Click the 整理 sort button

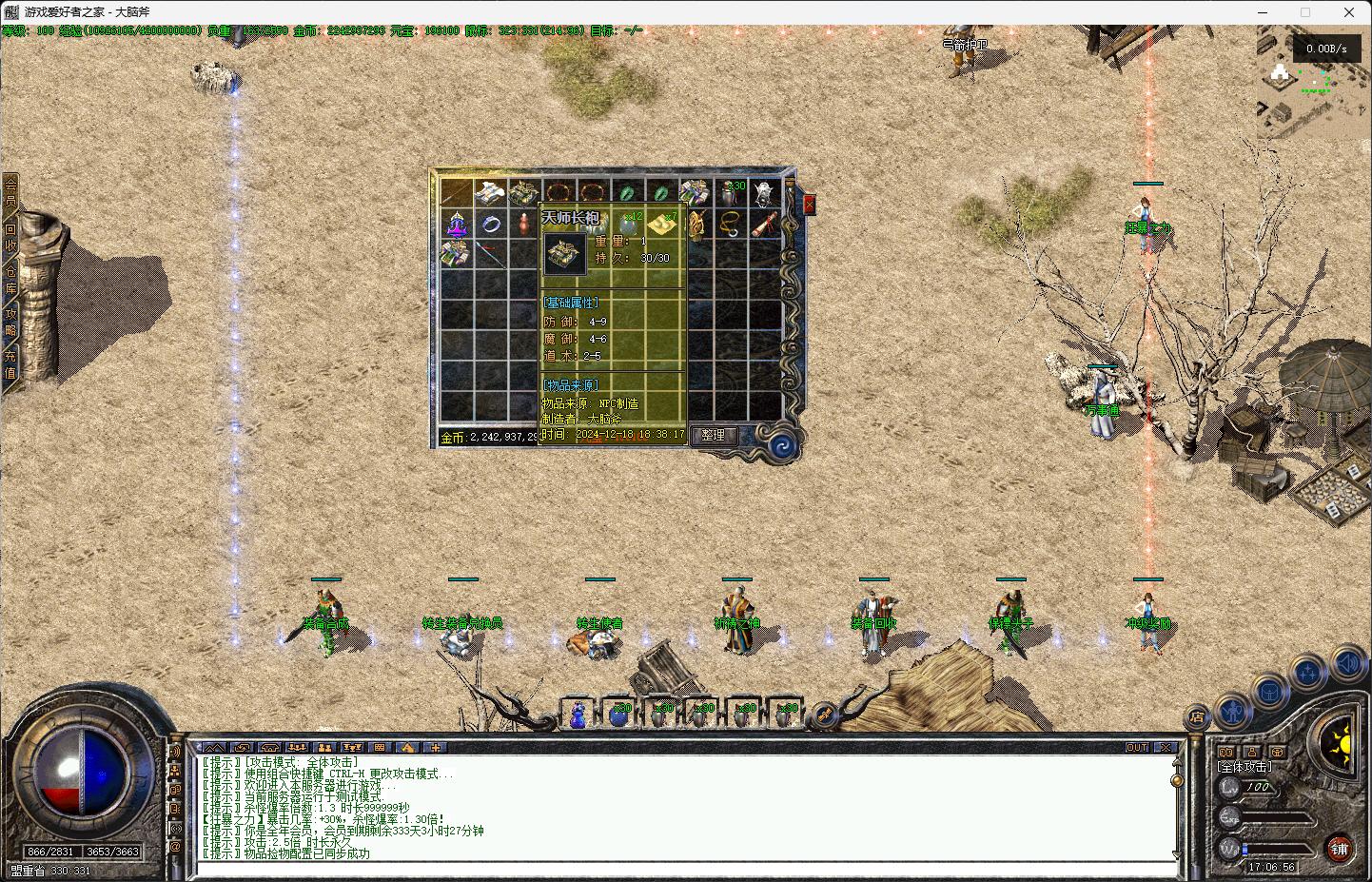tap(713, 436)
